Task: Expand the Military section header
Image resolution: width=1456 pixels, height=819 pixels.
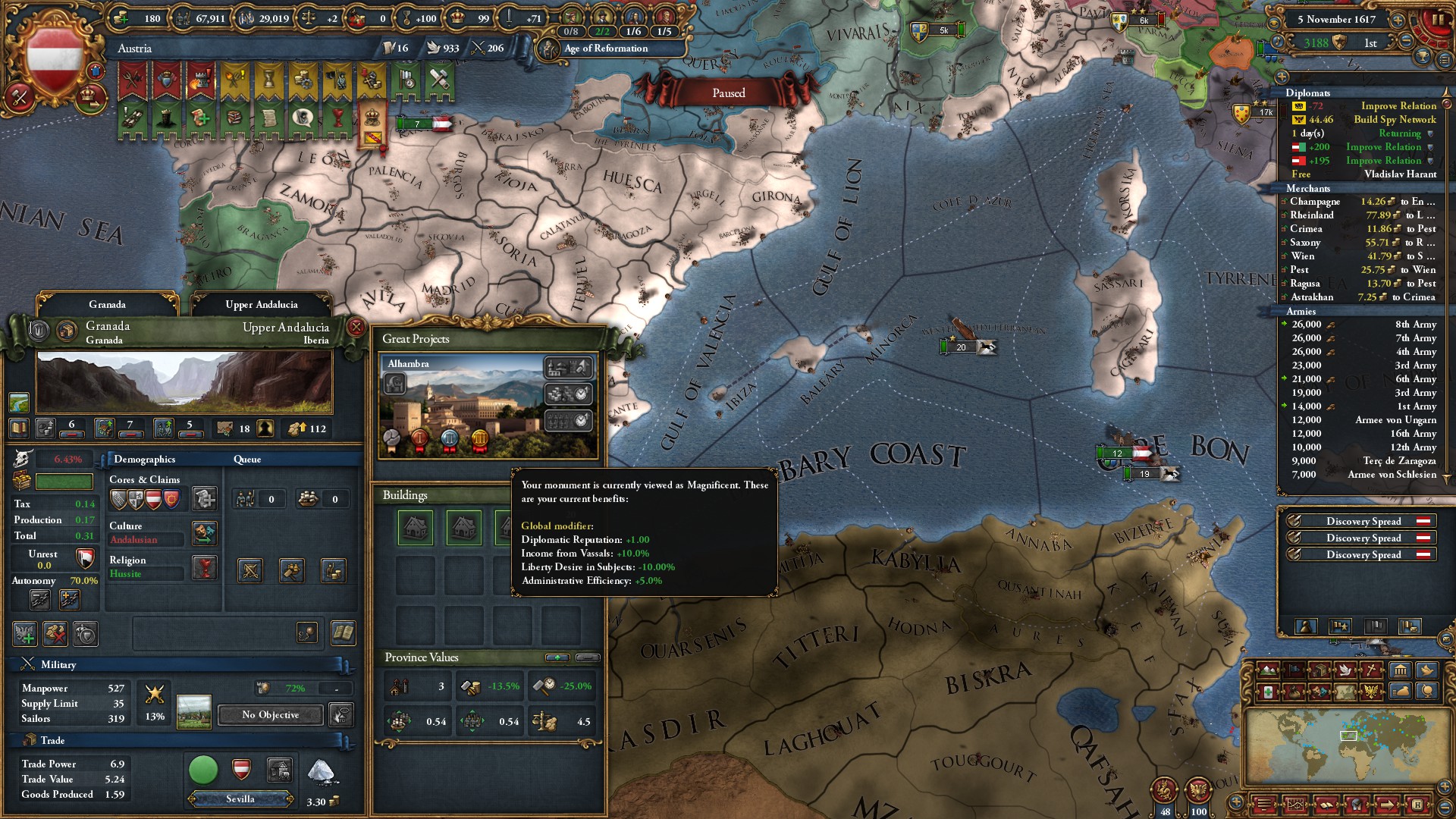Action: click(x=58, y=665)
